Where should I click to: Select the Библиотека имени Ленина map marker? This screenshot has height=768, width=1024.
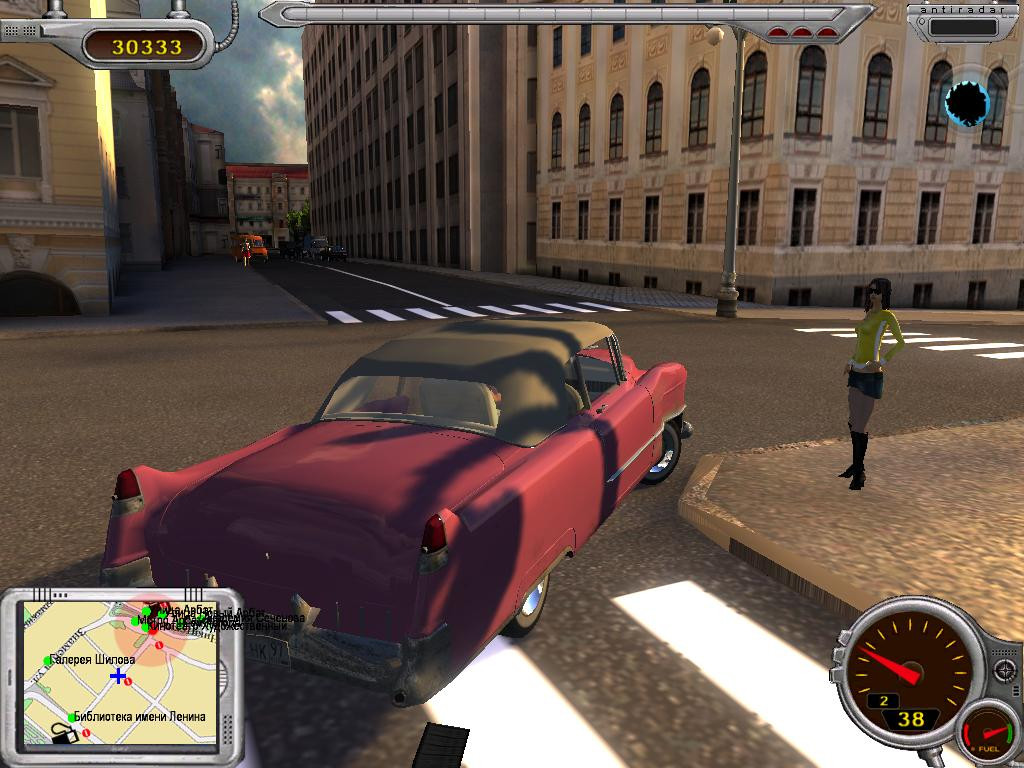coord(72,717)
